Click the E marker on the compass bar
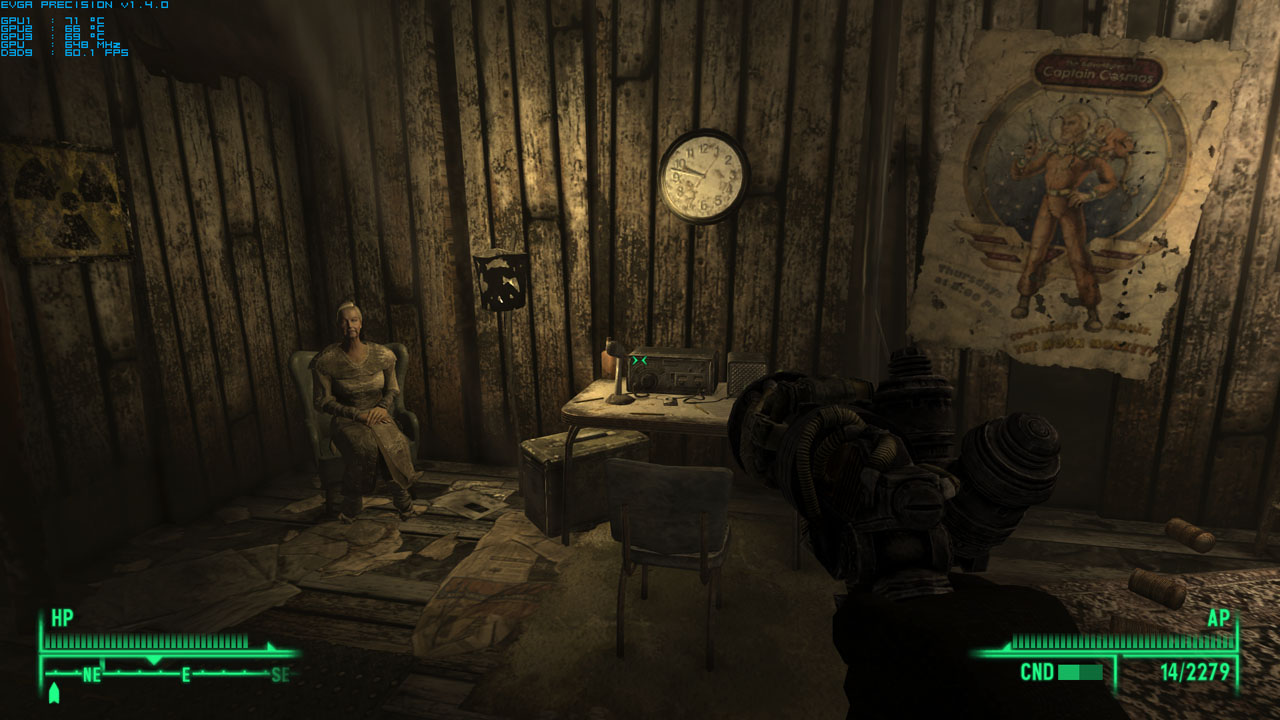The width and height of the screenshot is (1280, 720). [x=185, y=674]
